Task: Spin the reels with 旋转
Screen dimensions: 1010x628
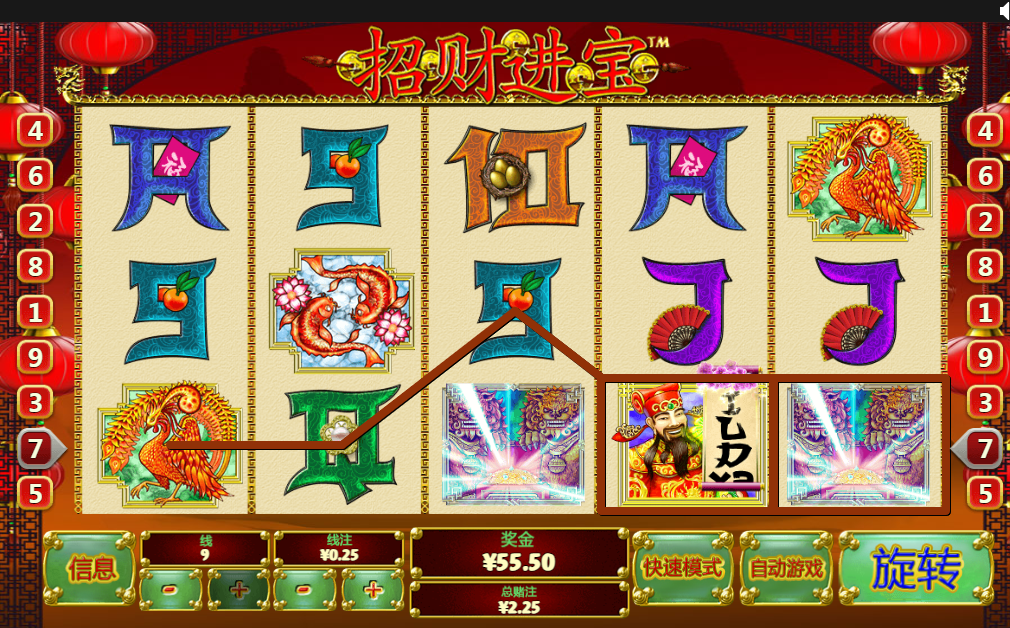Action: [x=915, y=568]
